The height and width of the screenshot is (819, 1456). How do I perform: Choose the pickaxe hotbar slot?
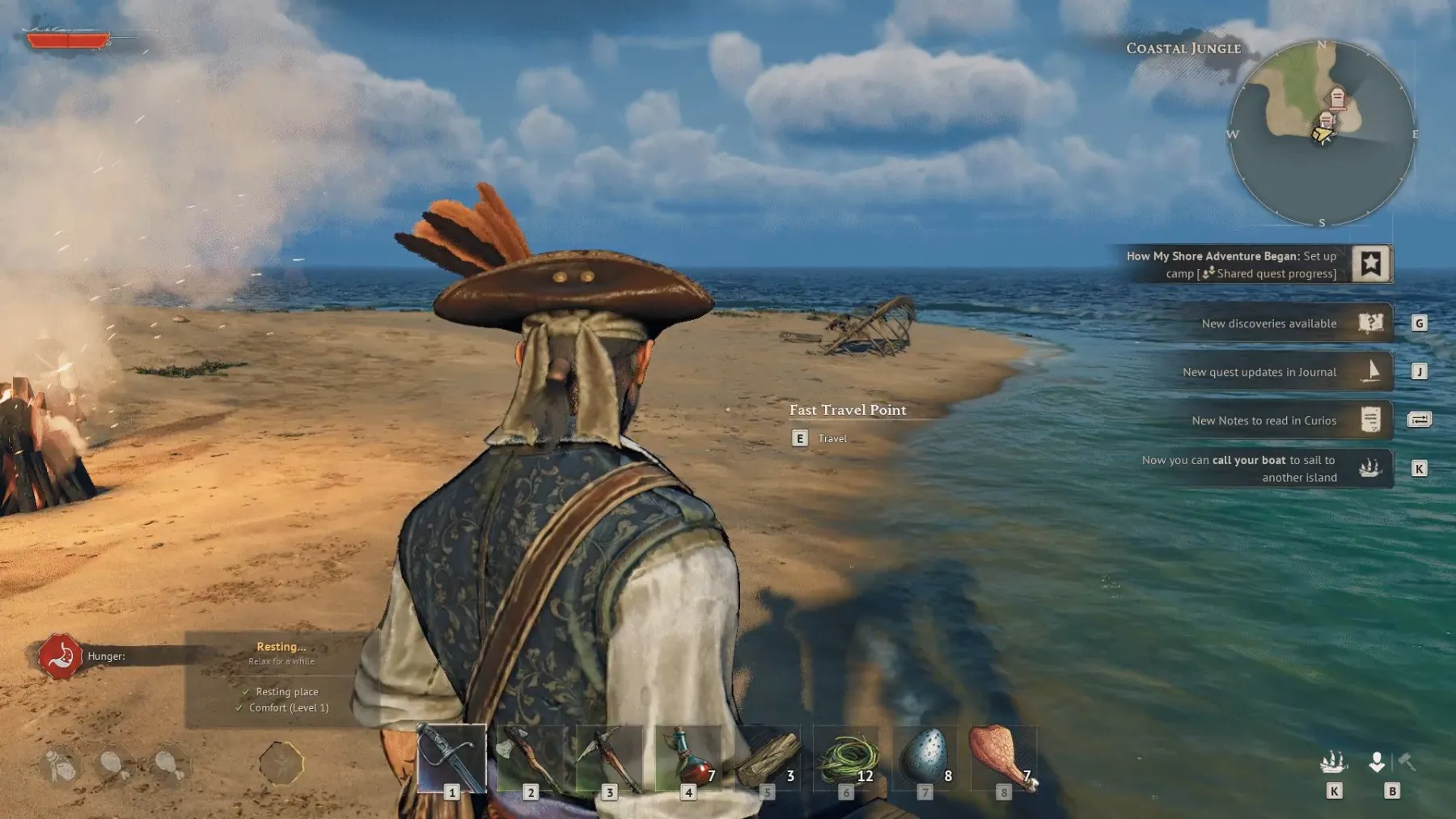(609, 760)
